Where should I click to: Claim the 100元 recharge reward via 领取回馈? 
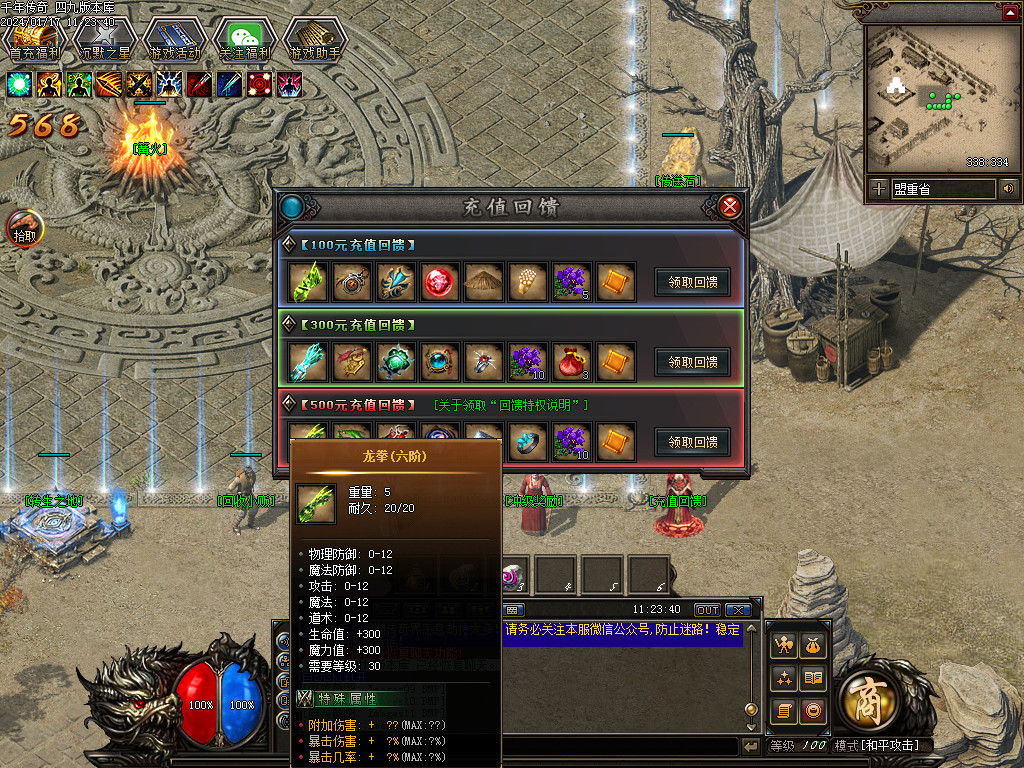pyautogui.click(x=692, y=282)
